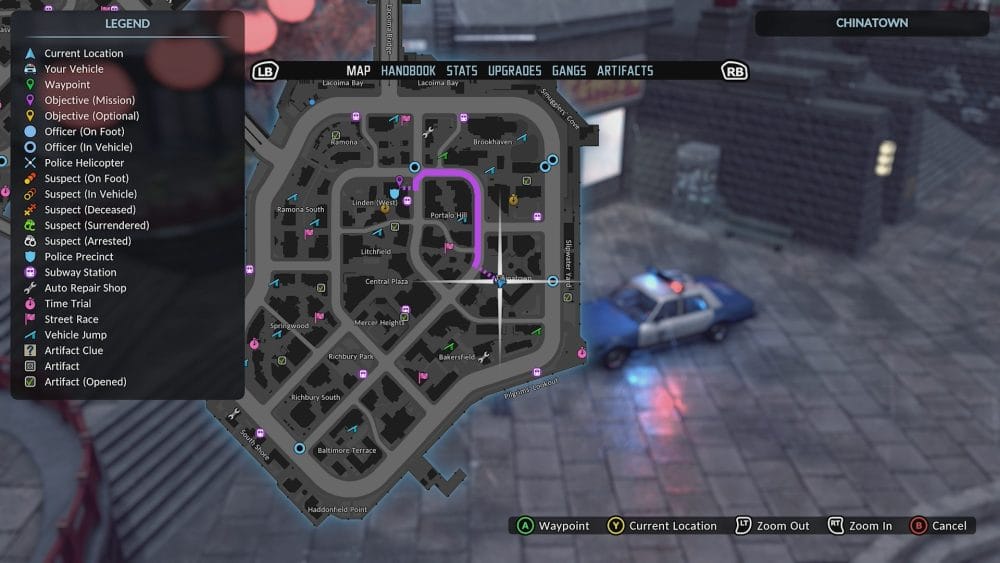Image resolution: width=1000 pixels, height=563 pixels.
Task: Show the Gangs tab
Action: (569, 71)
